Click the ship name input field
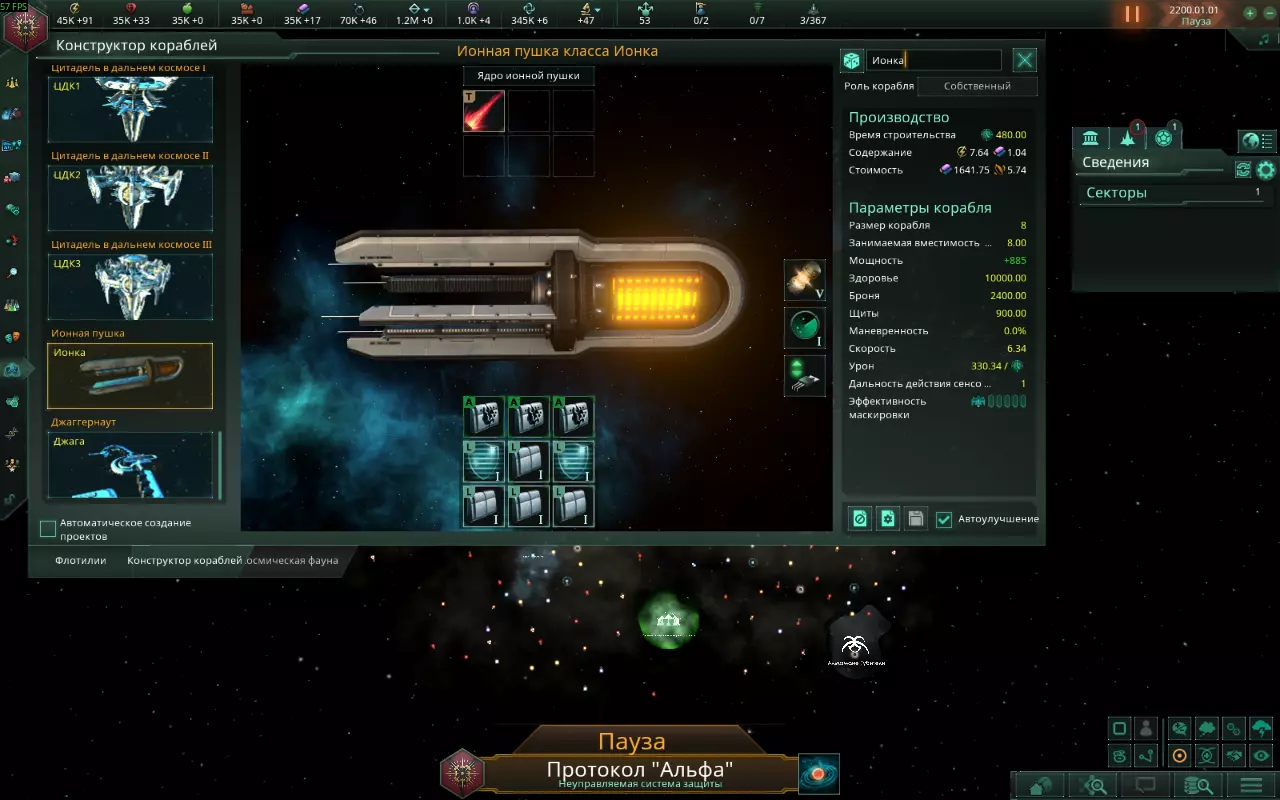This screenshot has height=800, width=1280. tap(933, 61)
